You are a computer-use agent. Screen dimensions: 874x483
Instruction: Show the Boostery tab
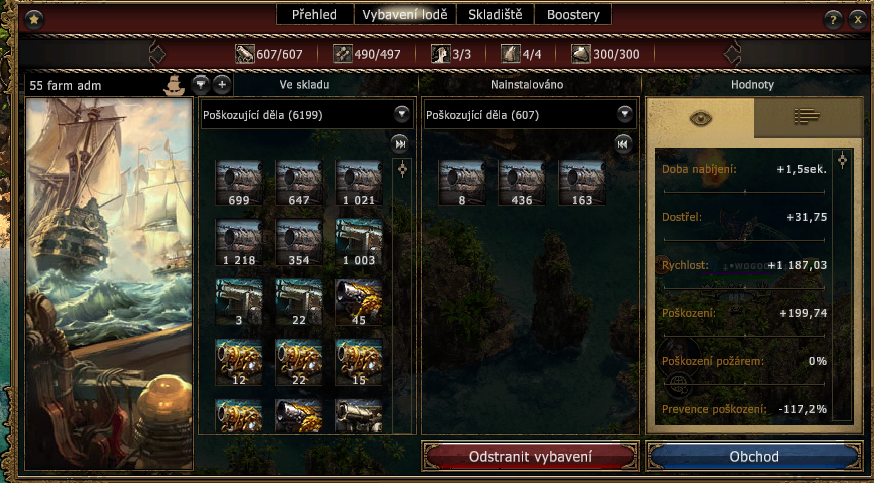pos(573,15)
